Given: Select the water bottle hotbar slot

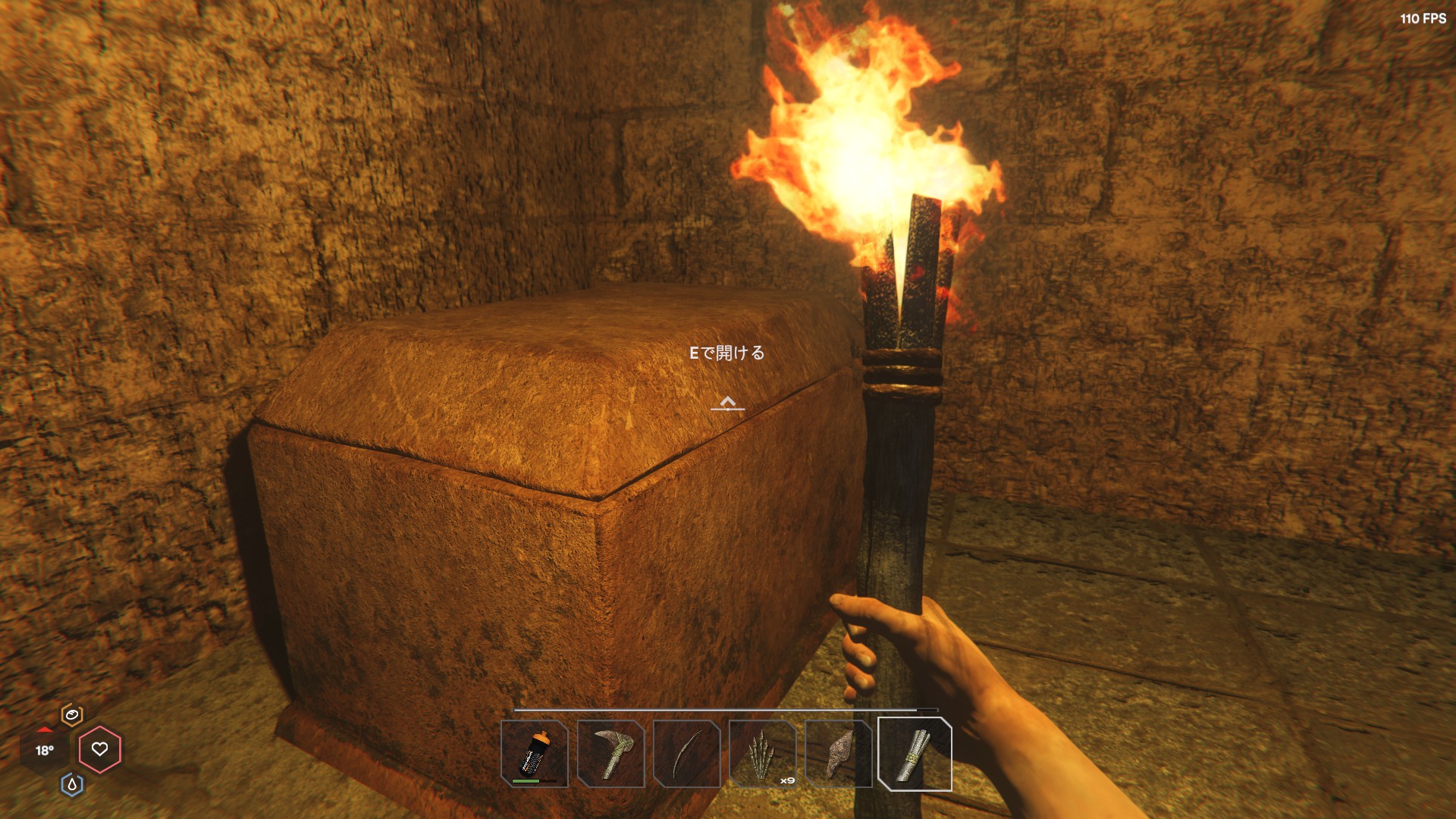Looking at the screenshot, I should pyautogui.click(x=535, y=754).
